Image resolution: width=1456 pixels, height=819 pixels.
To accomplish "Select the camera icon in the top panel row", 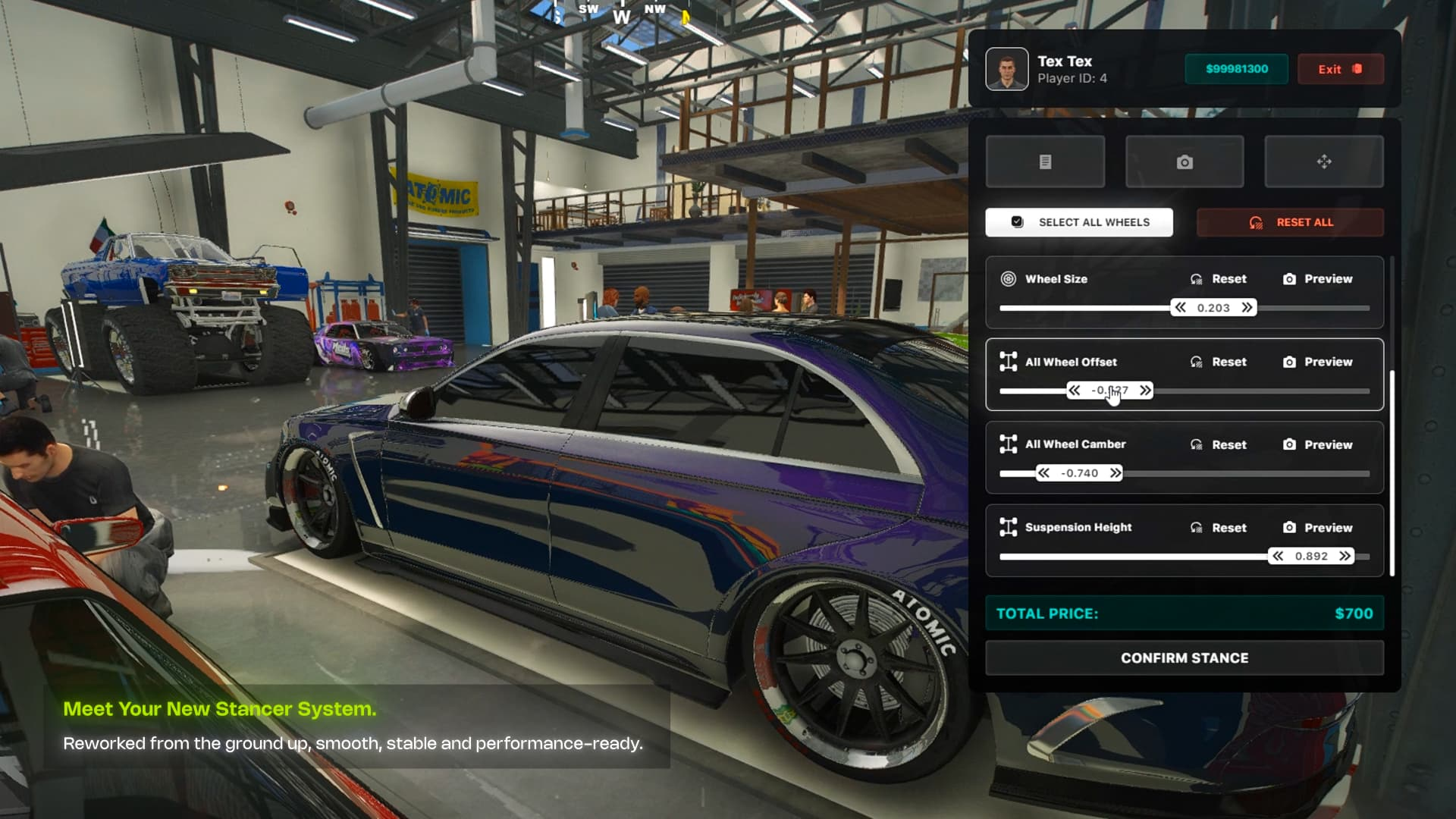I will 1184,161.
